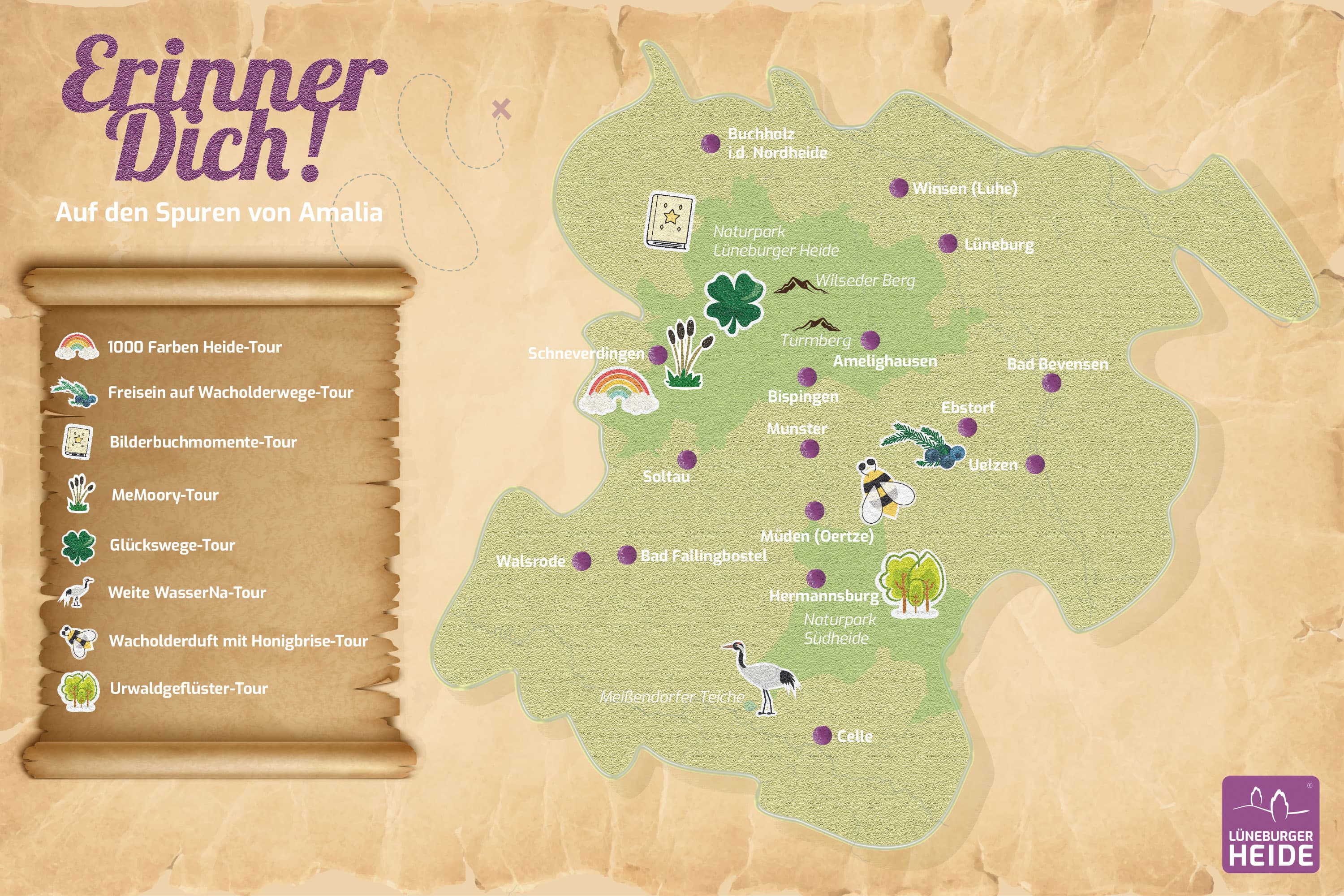Select Glückswege-Tour in the scroll list
Viewport: 1344px width, 896px height.
tap(172, 545)
